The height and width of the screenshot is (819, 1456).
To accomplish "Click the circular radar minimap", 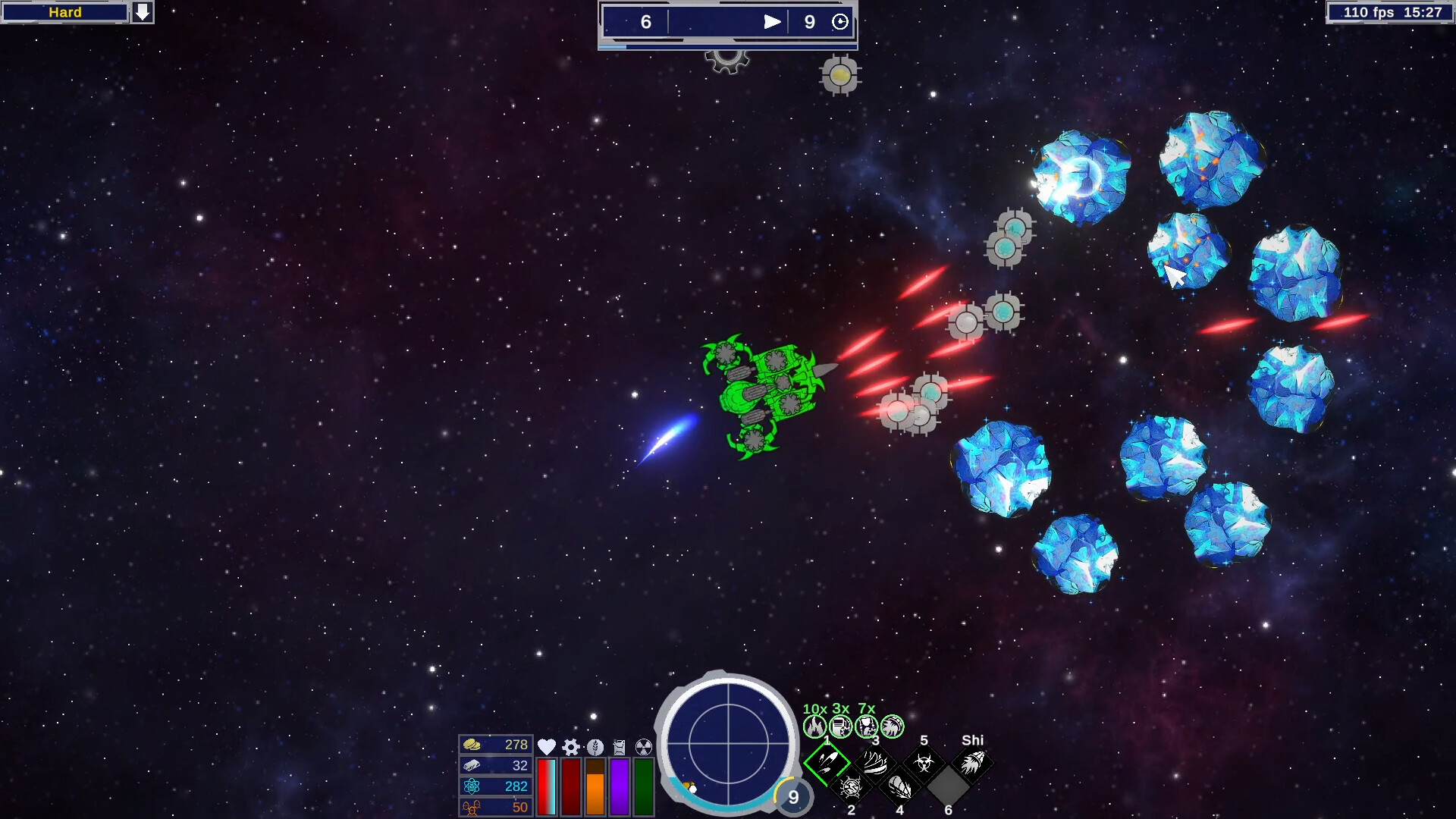I will (x=728, y=745).
